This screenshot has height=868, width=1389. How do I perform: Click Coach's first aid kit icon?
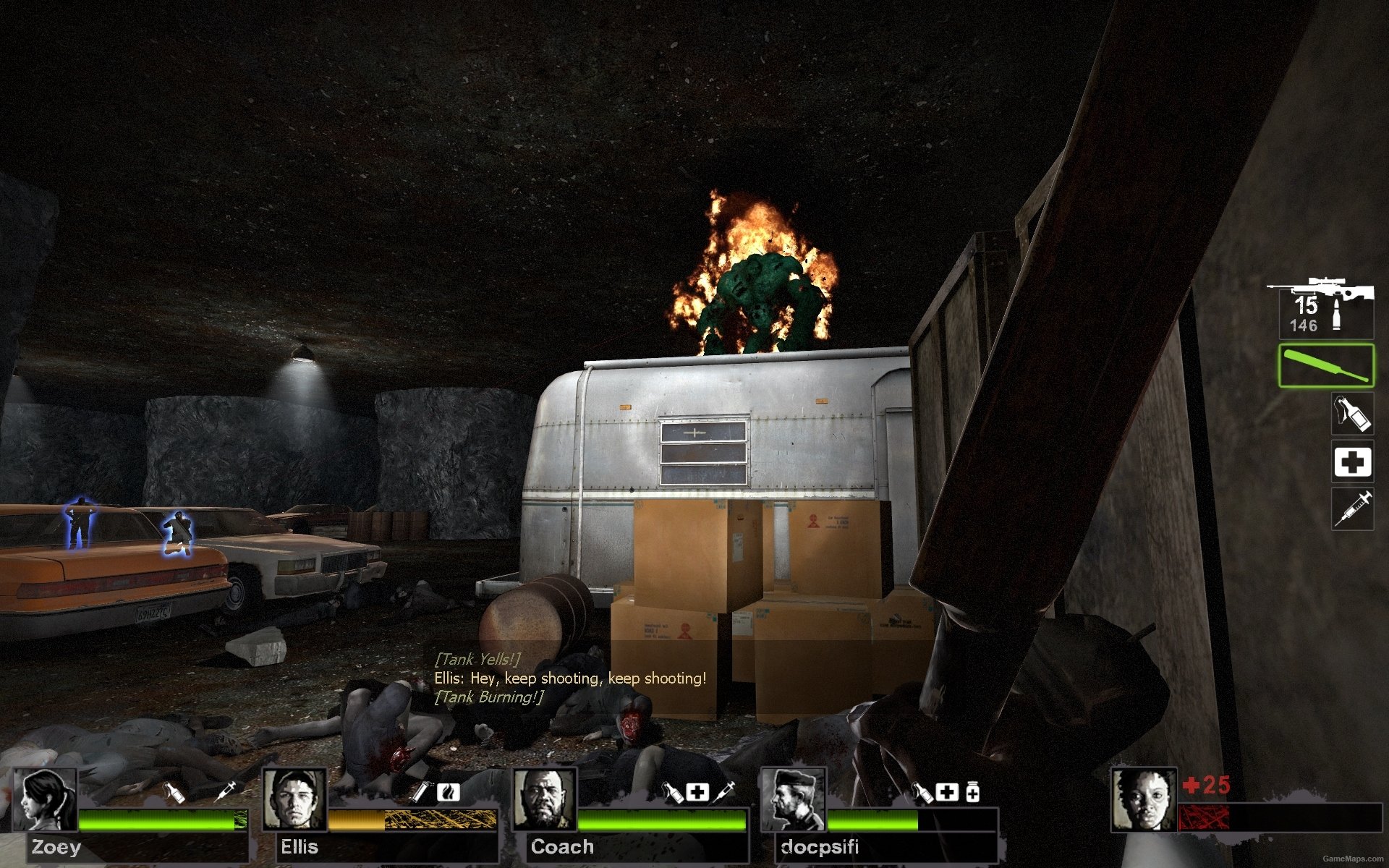tap(697, 793)
